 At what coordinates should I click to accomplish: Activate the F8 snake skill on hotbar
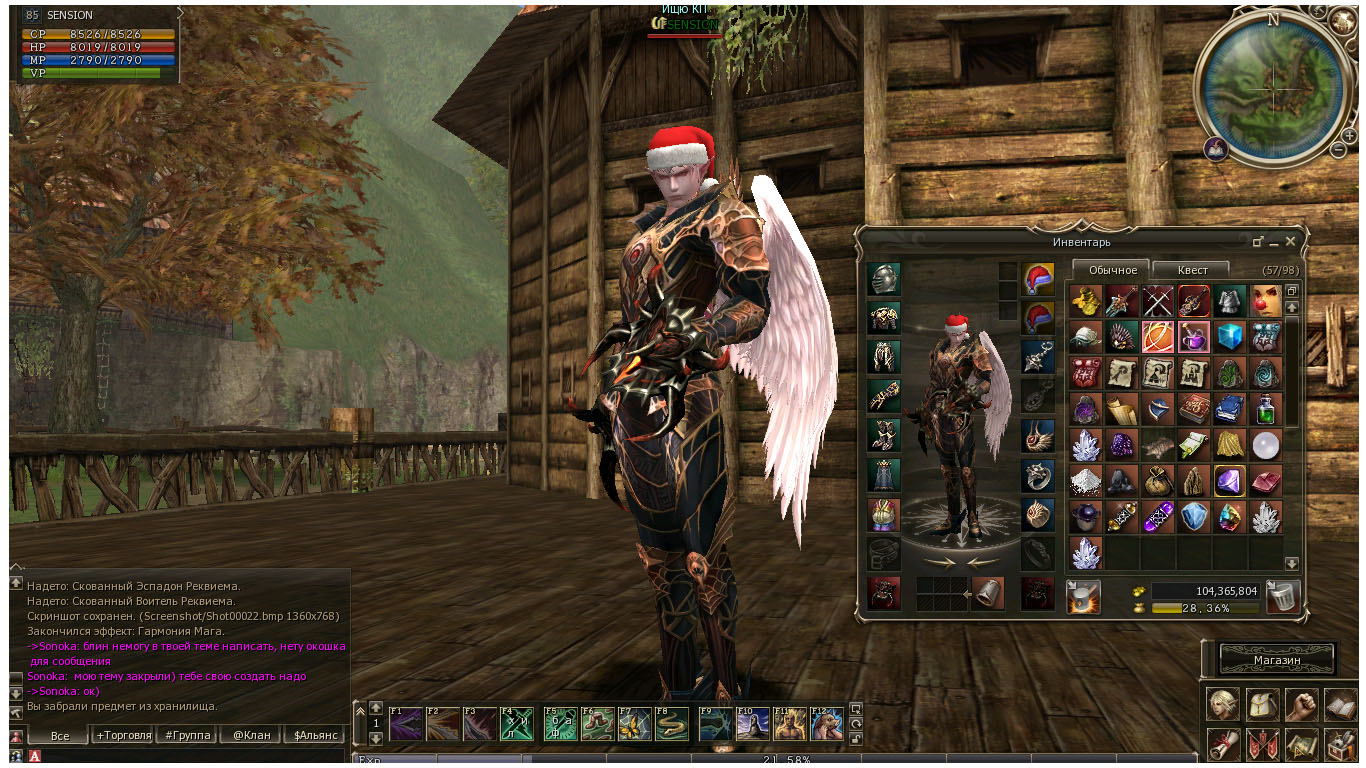(670, 723)
